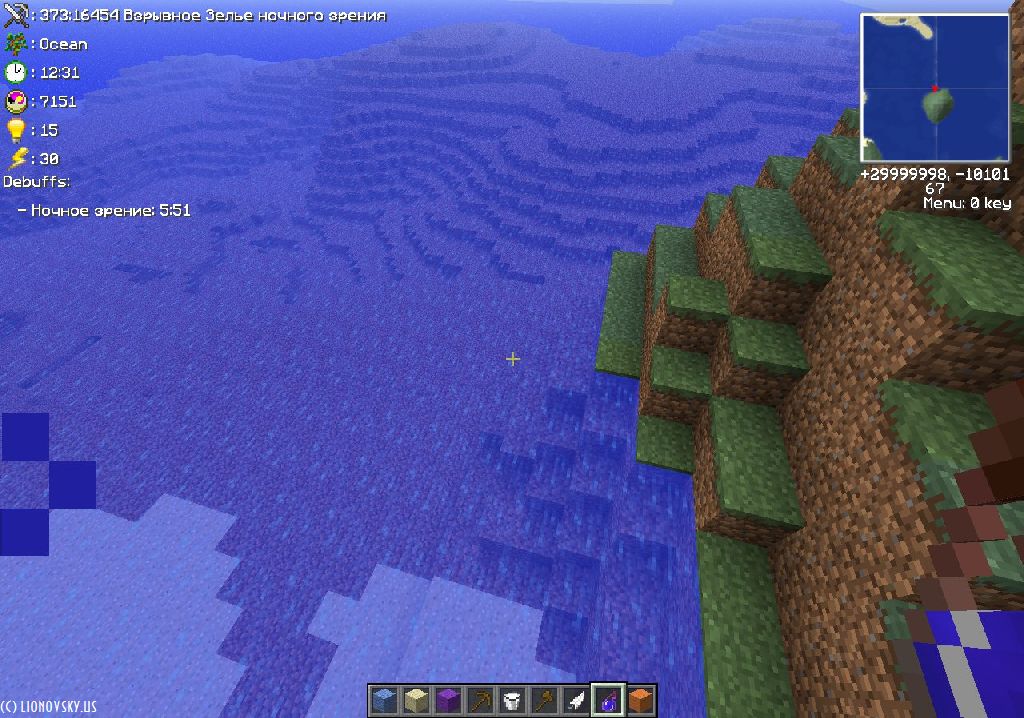Viewport: 1024px width, 718px height.
Task: Click the minimap in the corner
Action: coord(935,88)
